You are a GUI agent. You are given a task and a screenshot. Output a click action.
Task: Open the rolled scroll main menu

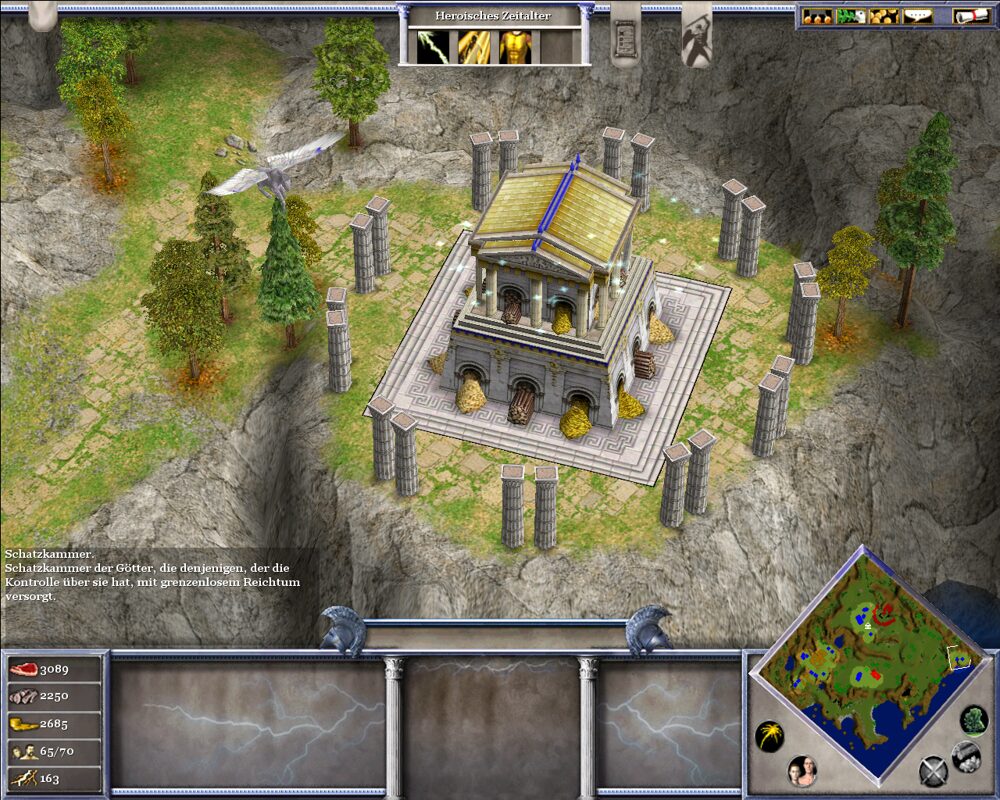pyautogui.click(x=966, y=16)
